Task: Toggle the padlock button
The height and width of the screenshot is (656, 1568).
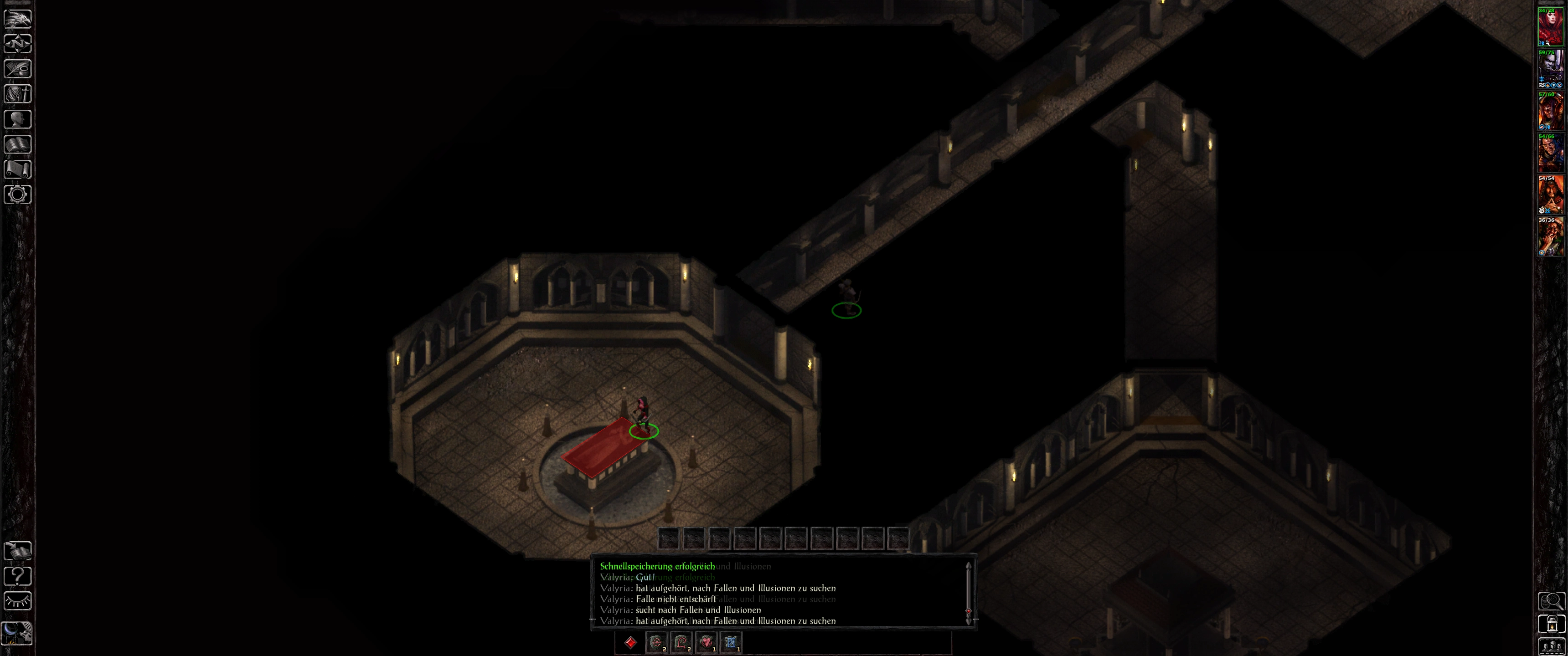Action: click(1551, 624)
